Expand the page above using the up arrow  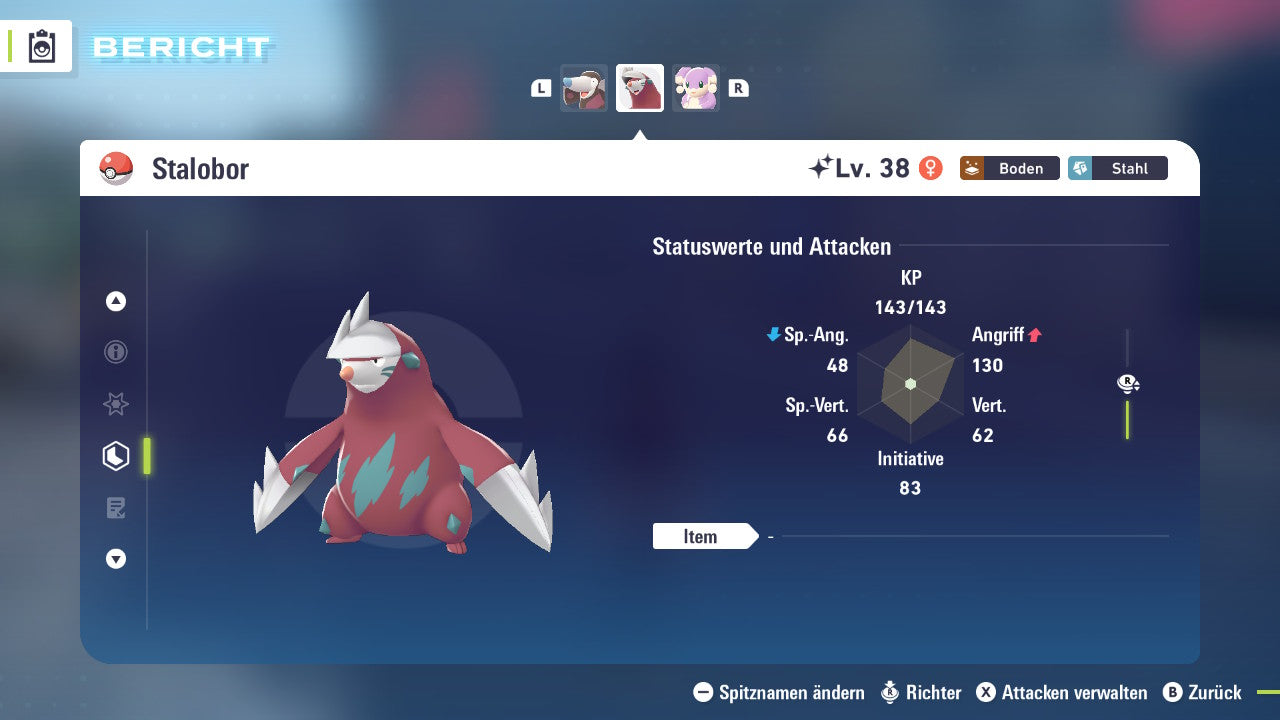coord(115,301)
